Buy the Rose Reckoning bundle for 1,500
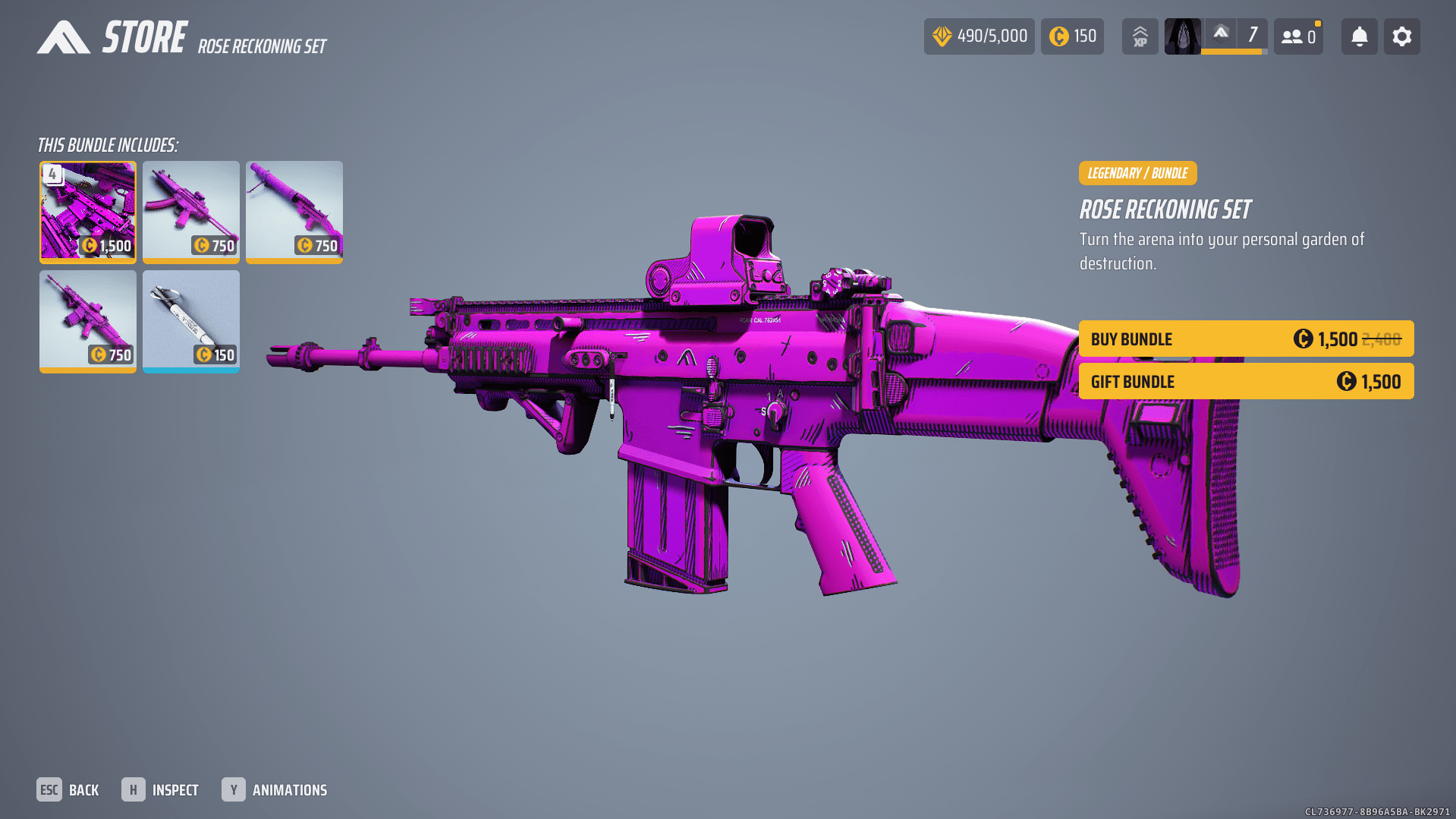Image resolution: width=1456 pixels, height=819 pixels. pyautogui.click(x=1246, y=339)
